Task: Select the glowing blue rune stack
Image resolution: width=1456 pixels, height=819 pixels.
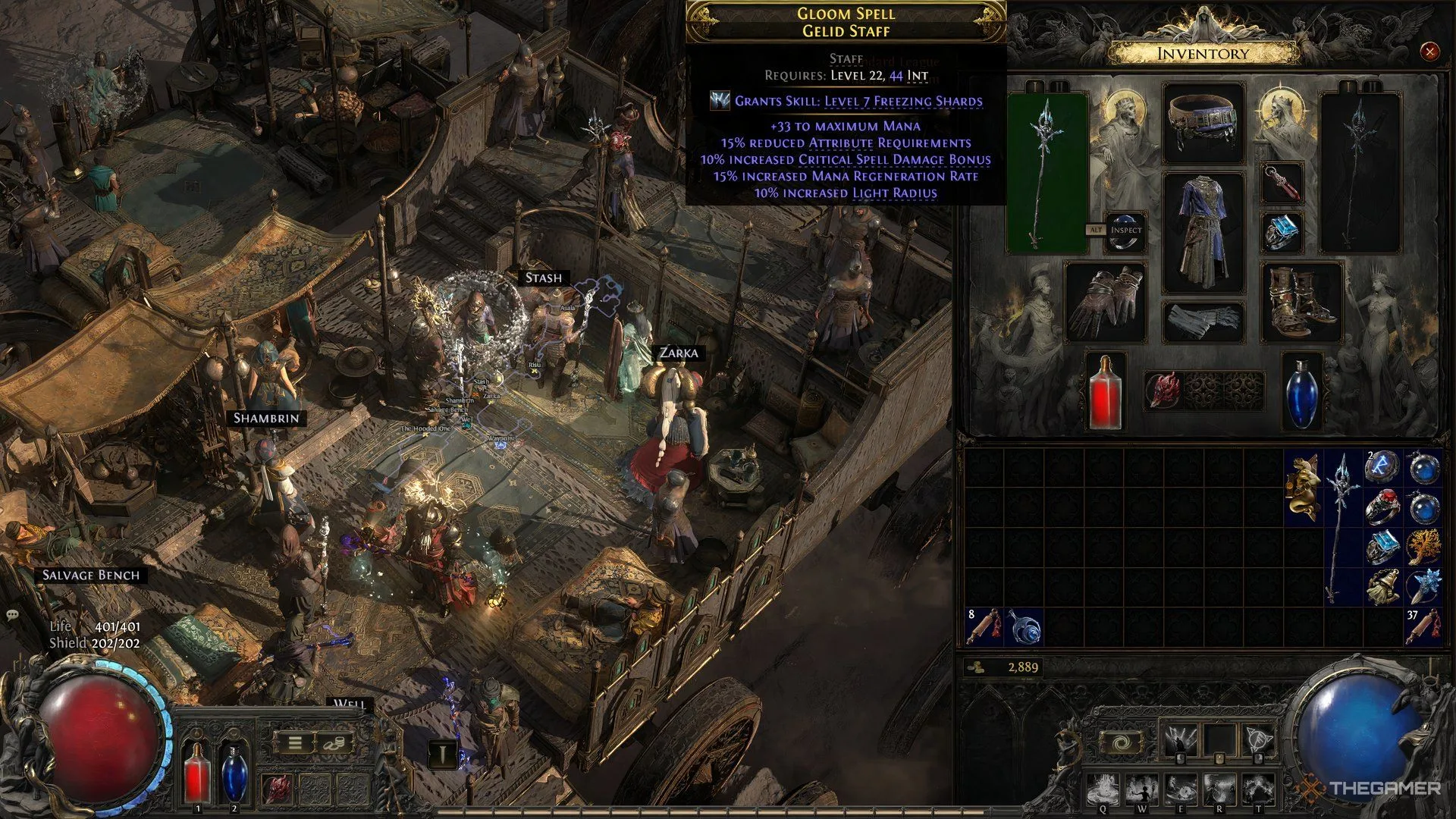Action: coord(1383,468)
